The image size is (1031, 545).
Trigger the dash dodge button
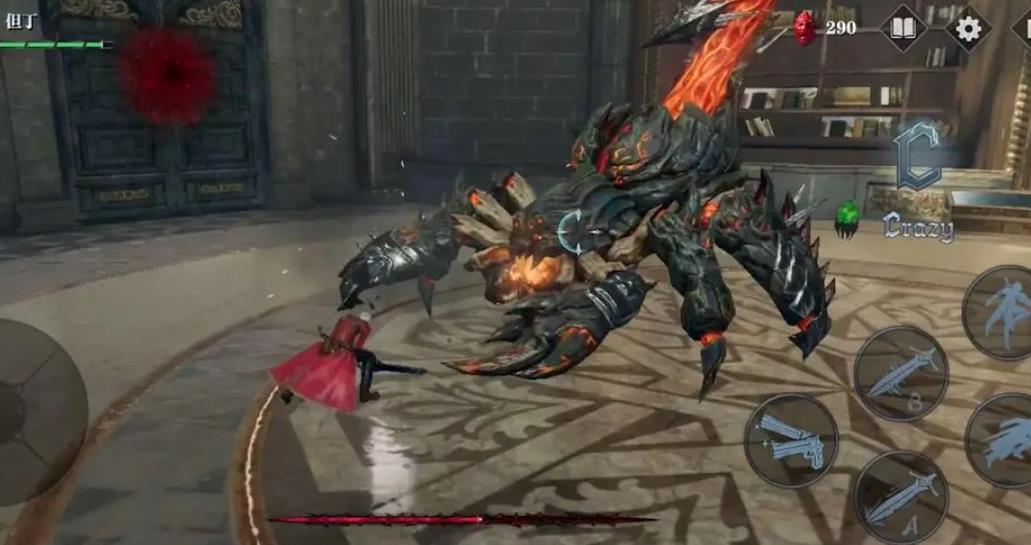[x=1003, y=440]
